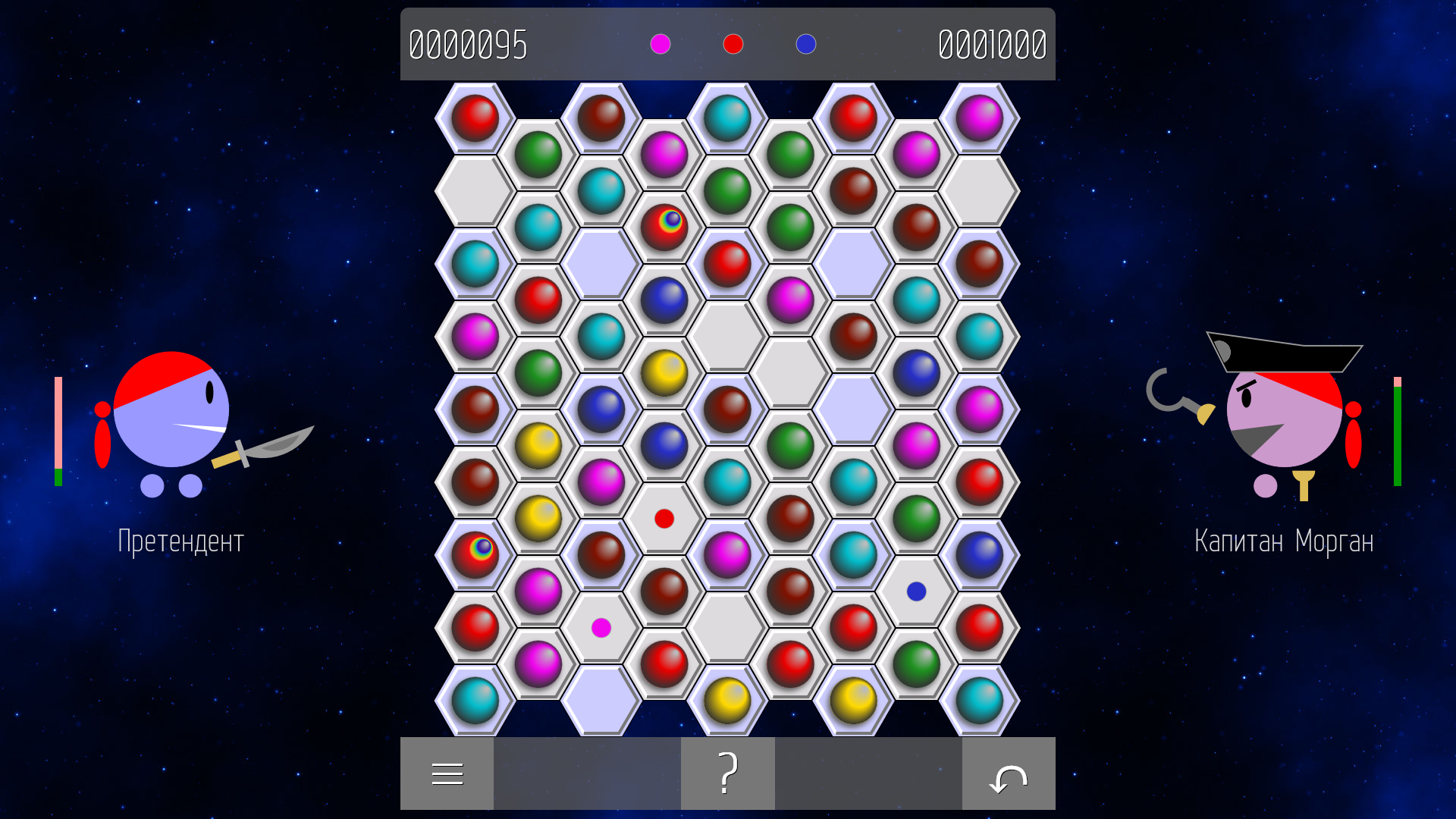
Task: Click the red next-ball preview dot
Action: (733, 45)
